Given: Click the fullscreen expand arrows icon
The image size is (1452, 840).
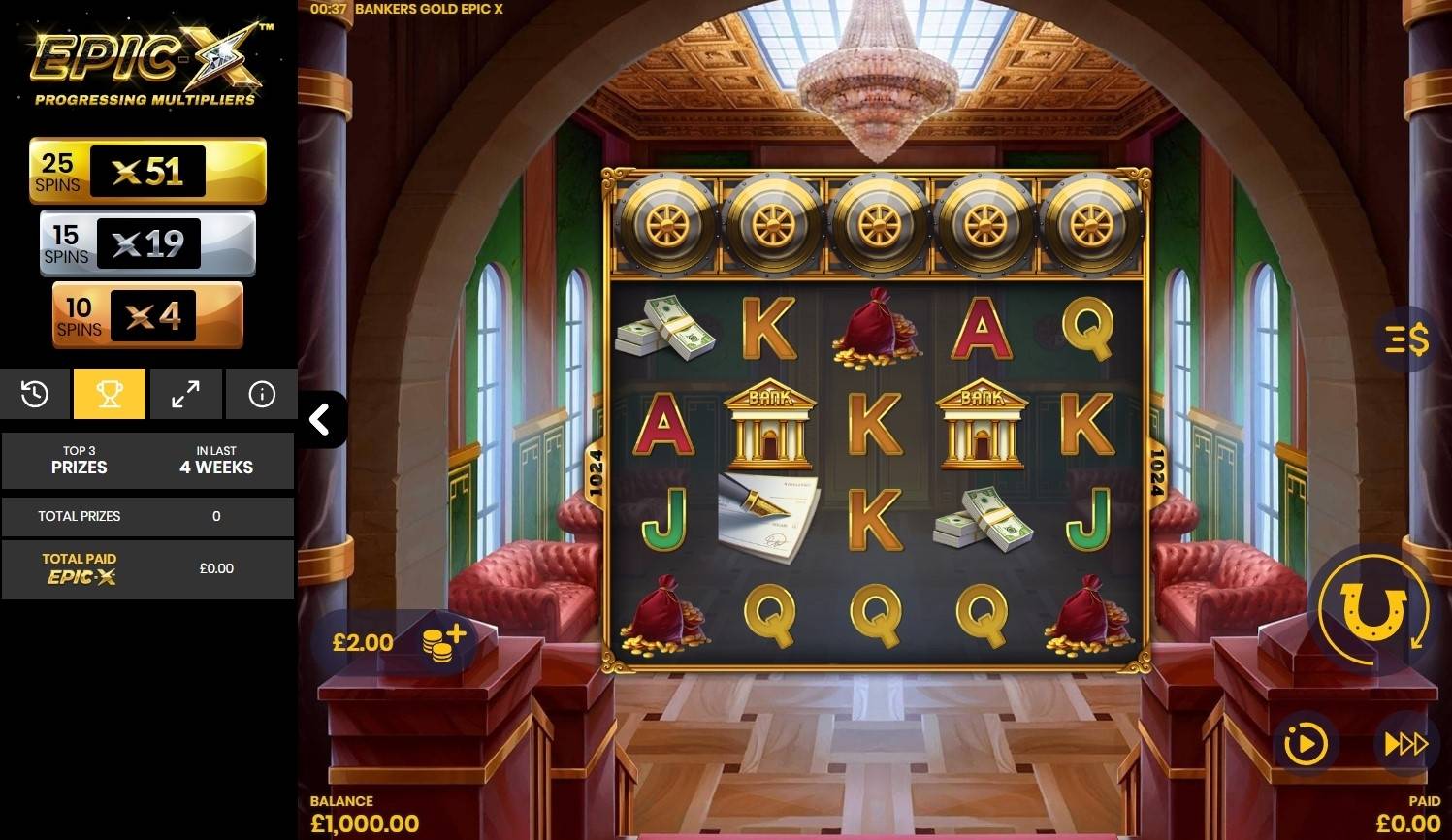Looking at the screenshot, I should point(185,394).
